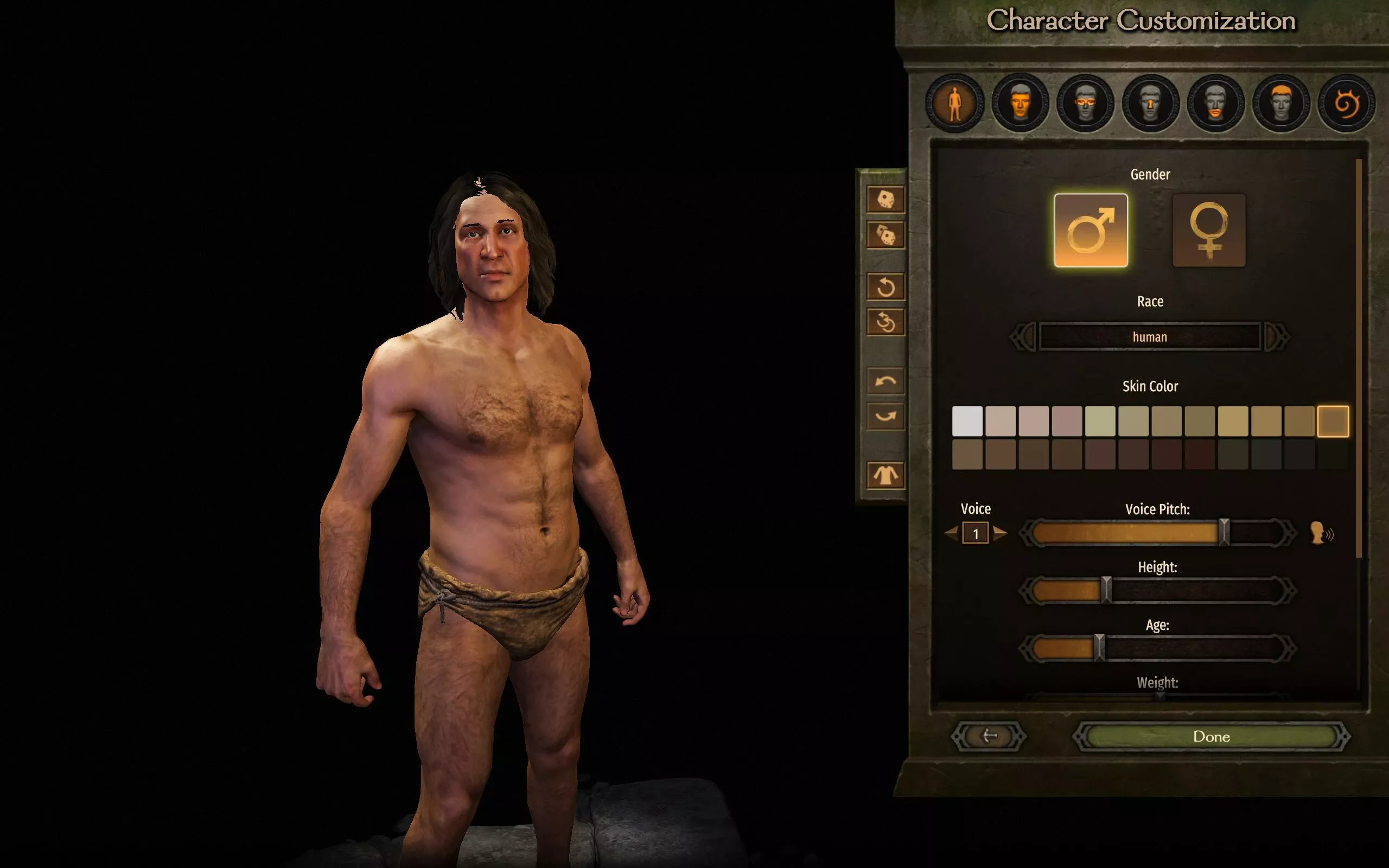Viewport: 1389px width, 868px height.
Task: Switch to next race option
Action: pos(1277,337)
